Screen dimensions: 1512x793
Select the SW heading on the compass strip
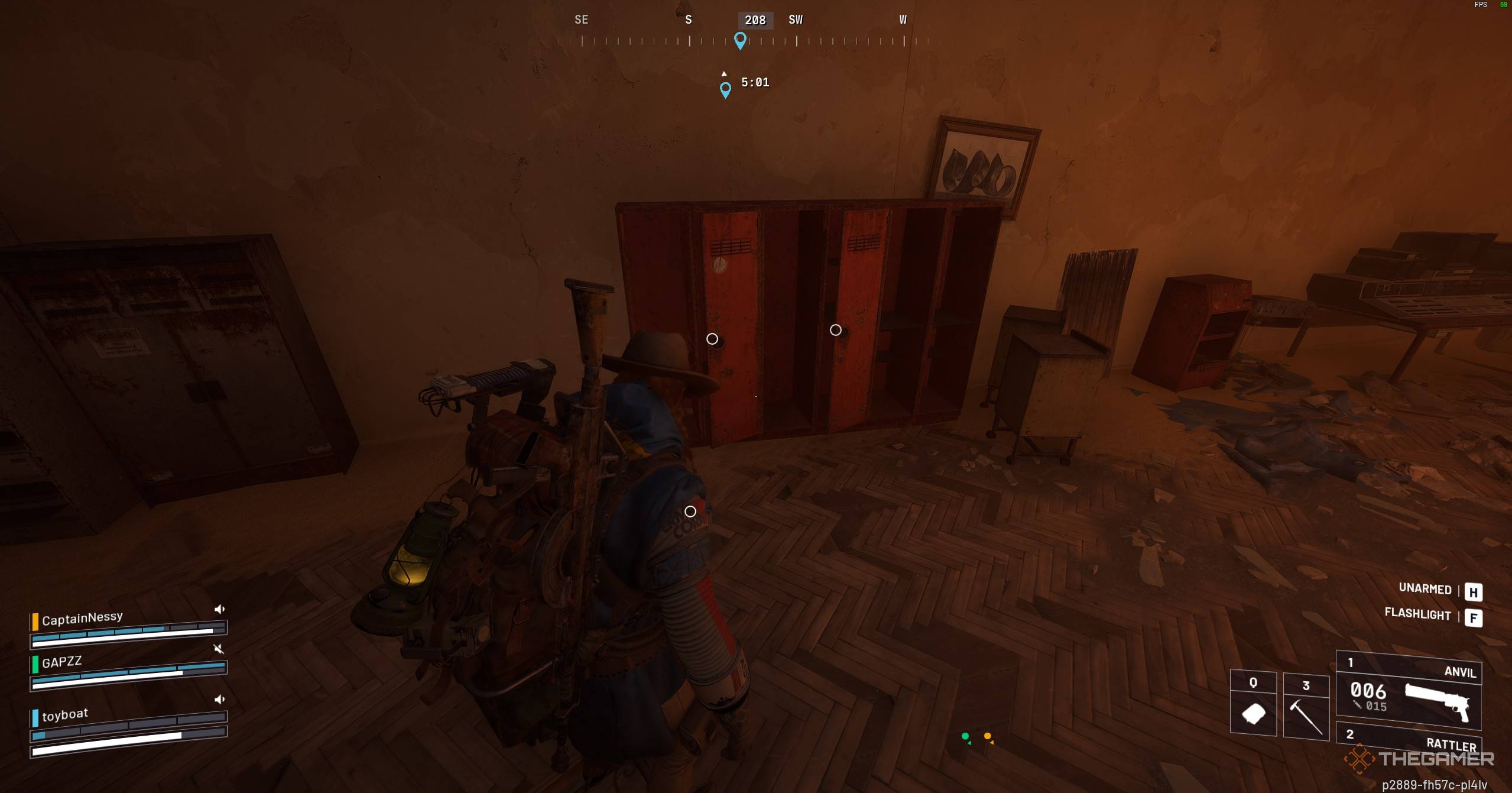[x=795, y=20]
